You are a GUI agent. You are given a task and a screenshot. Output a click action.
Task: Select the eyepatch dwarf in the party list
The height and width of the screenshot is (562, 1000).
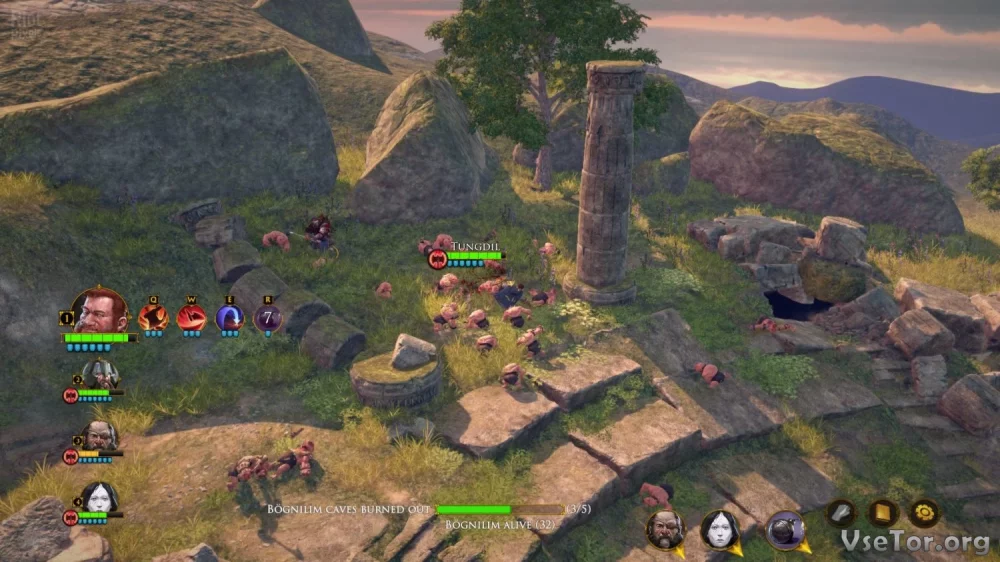pyautogui.click(x=99, y=437)
